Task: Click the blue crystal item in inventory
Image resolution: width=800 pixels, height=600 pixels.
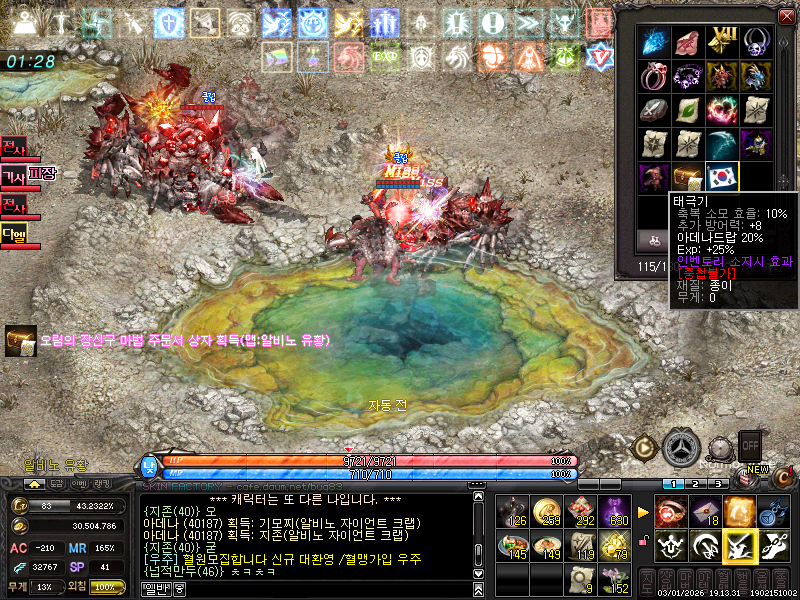Action: click(x=655, y=42)
